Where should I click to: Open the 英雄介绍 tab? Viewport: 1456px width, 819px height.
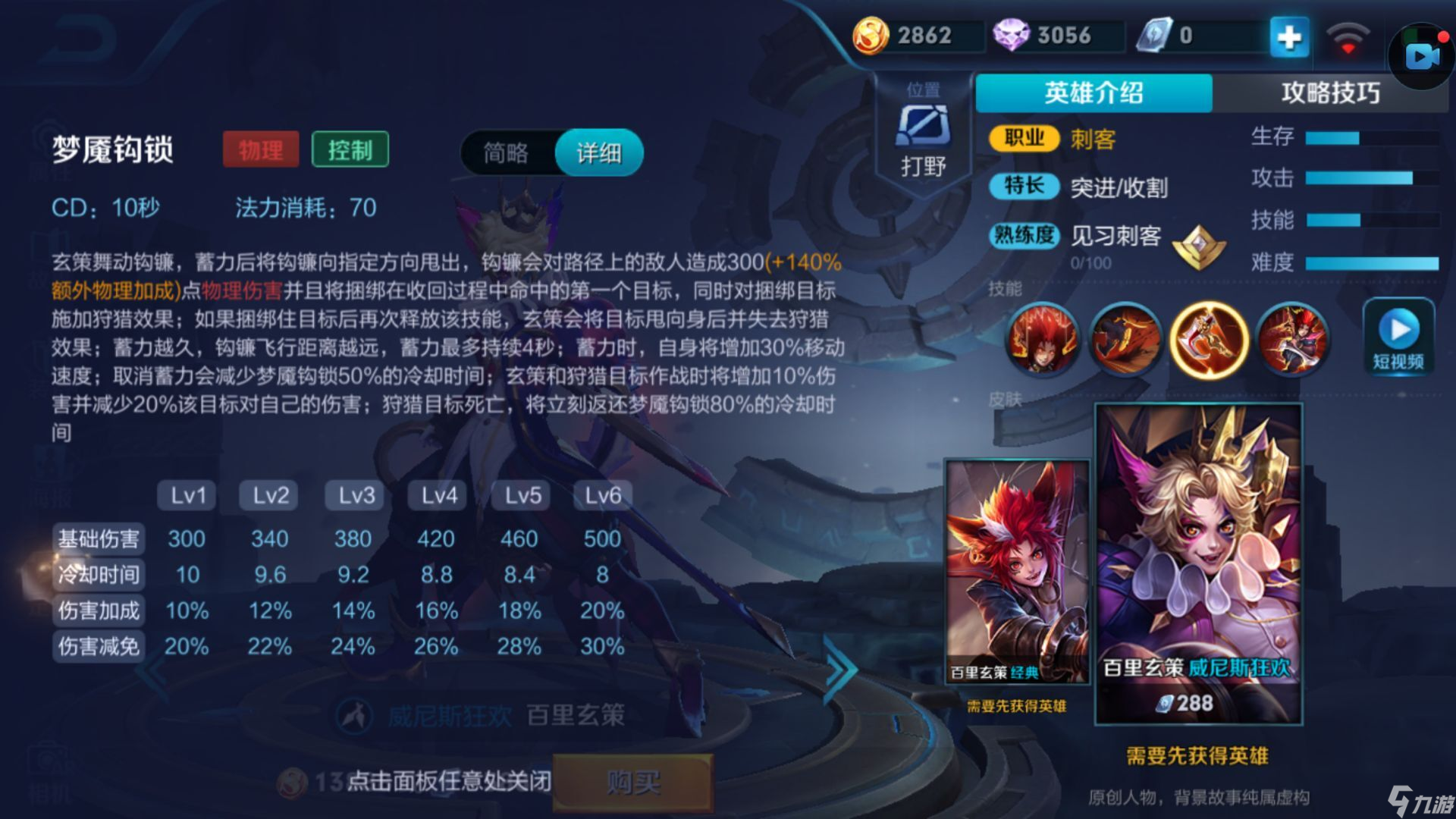pos(1094,91)
